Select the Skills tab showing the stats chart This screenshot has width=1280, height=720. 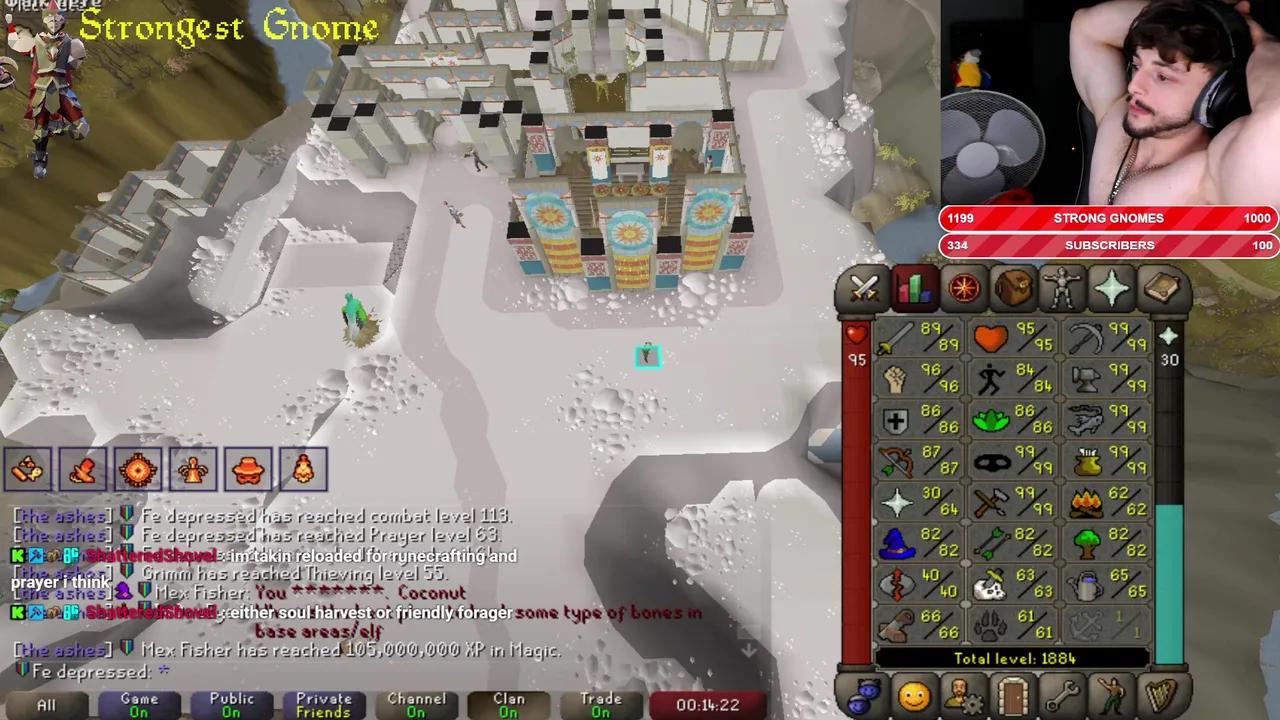click(x=912, y=289)
